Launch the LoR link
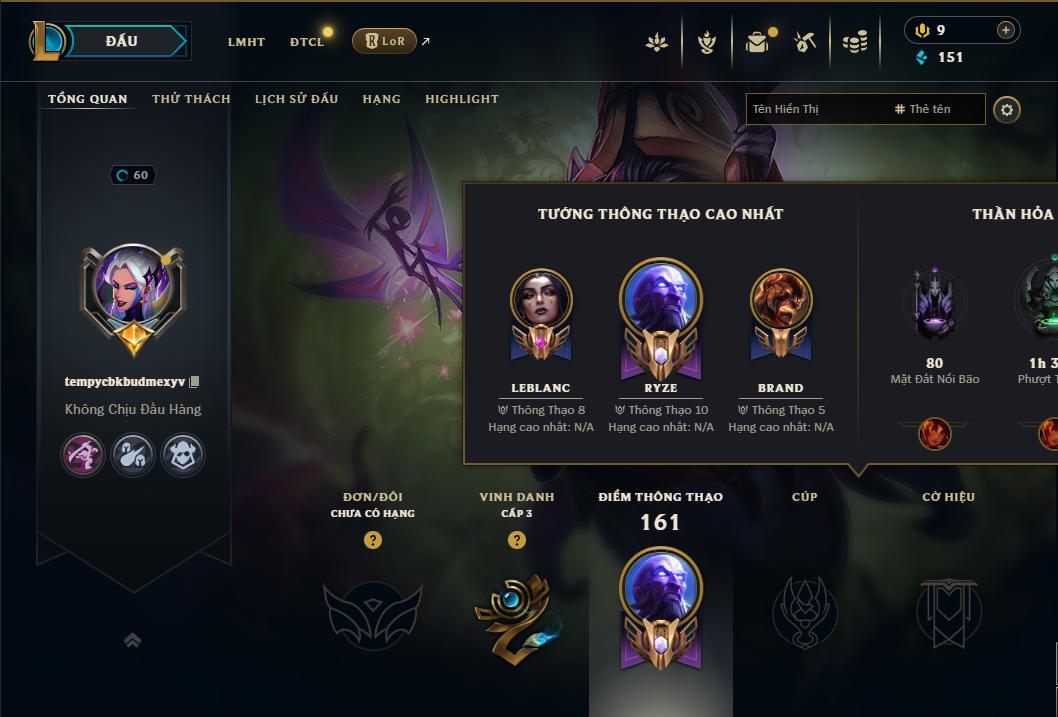 tap(385, 41)
